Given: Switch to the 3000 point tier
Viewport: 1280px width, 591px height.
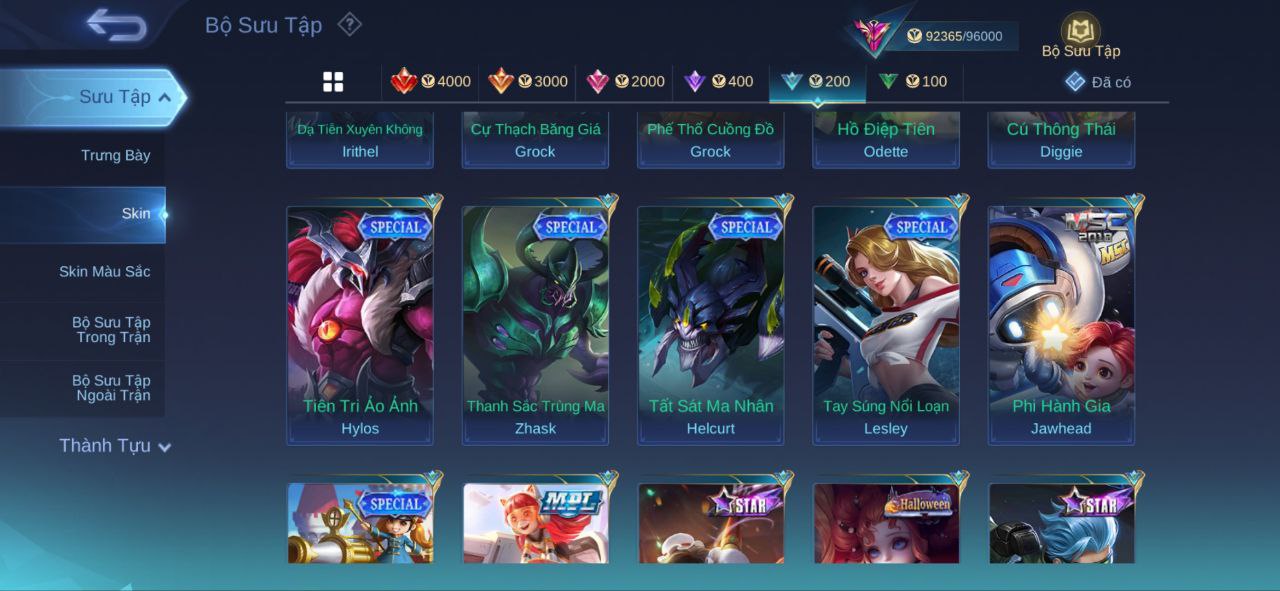Looking at the screenshot, I should 528,82.
